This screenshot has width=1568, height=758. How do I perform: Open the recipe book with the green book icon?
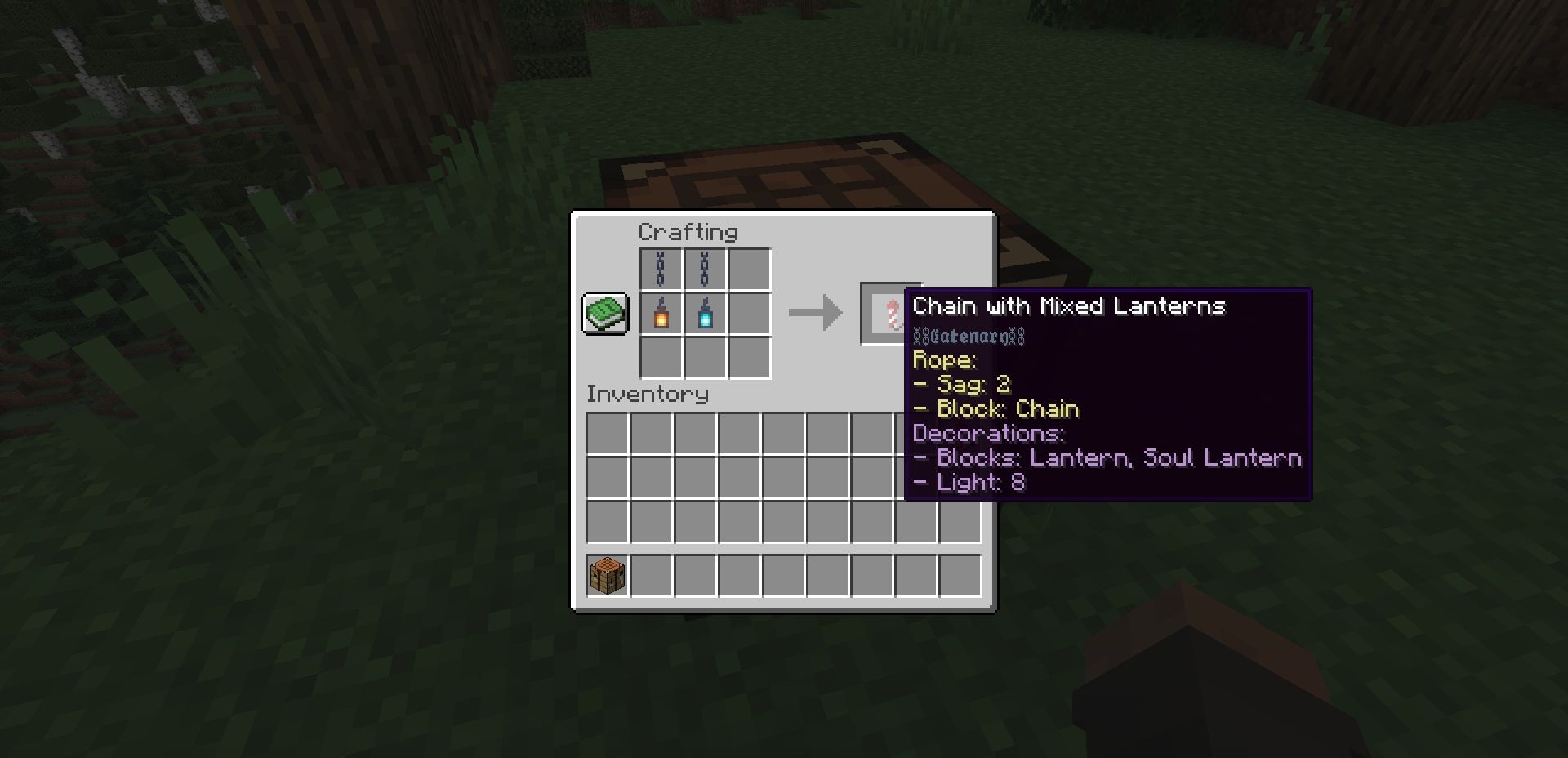[x=604, y=313]
